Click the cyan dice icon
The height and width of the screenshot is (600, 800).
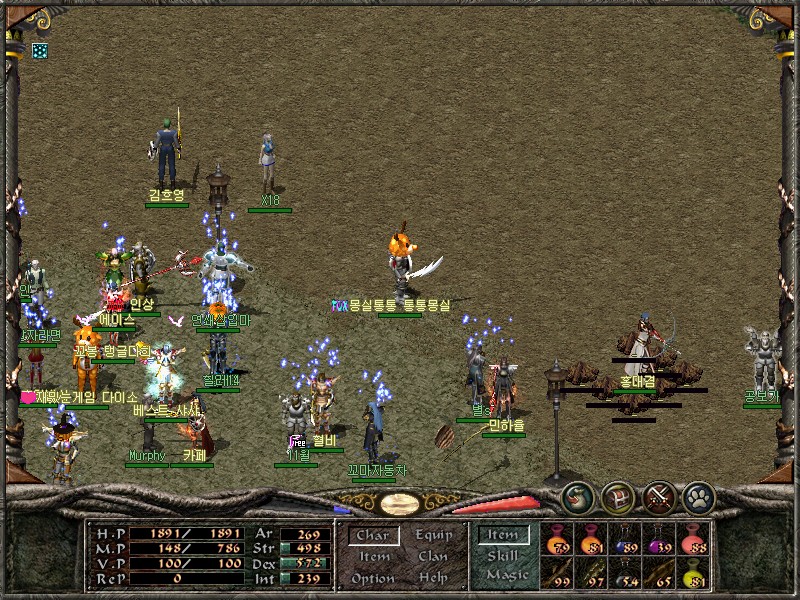39,50
